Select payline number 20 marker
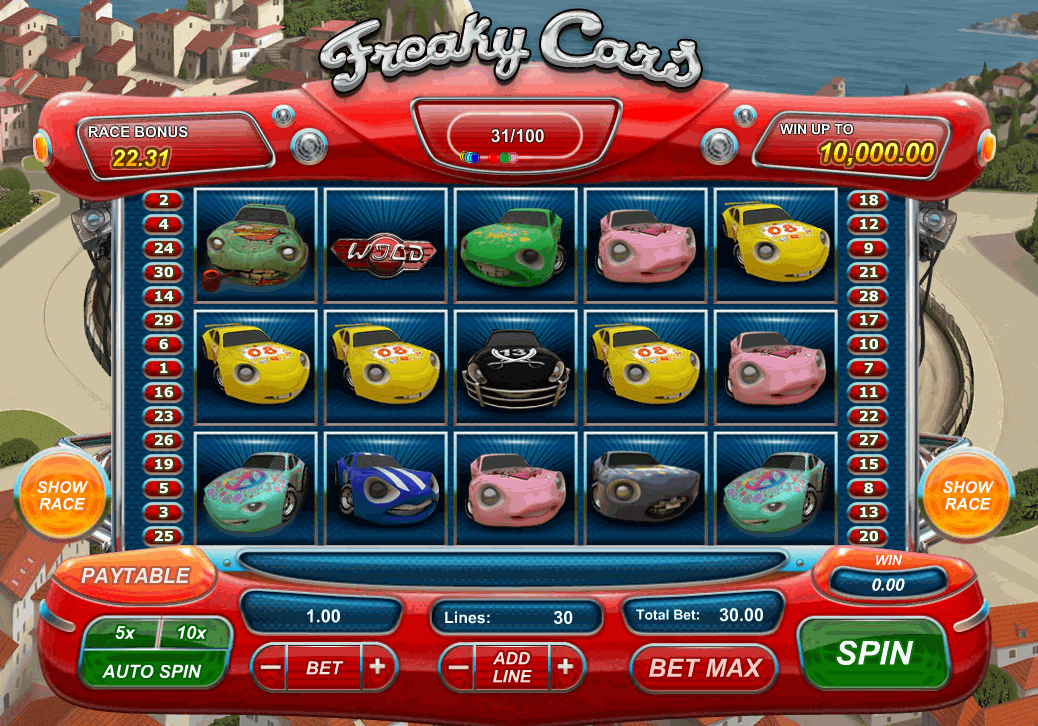Image resolution: width=1038 pixels, height=726 pixels. point(868,536)
